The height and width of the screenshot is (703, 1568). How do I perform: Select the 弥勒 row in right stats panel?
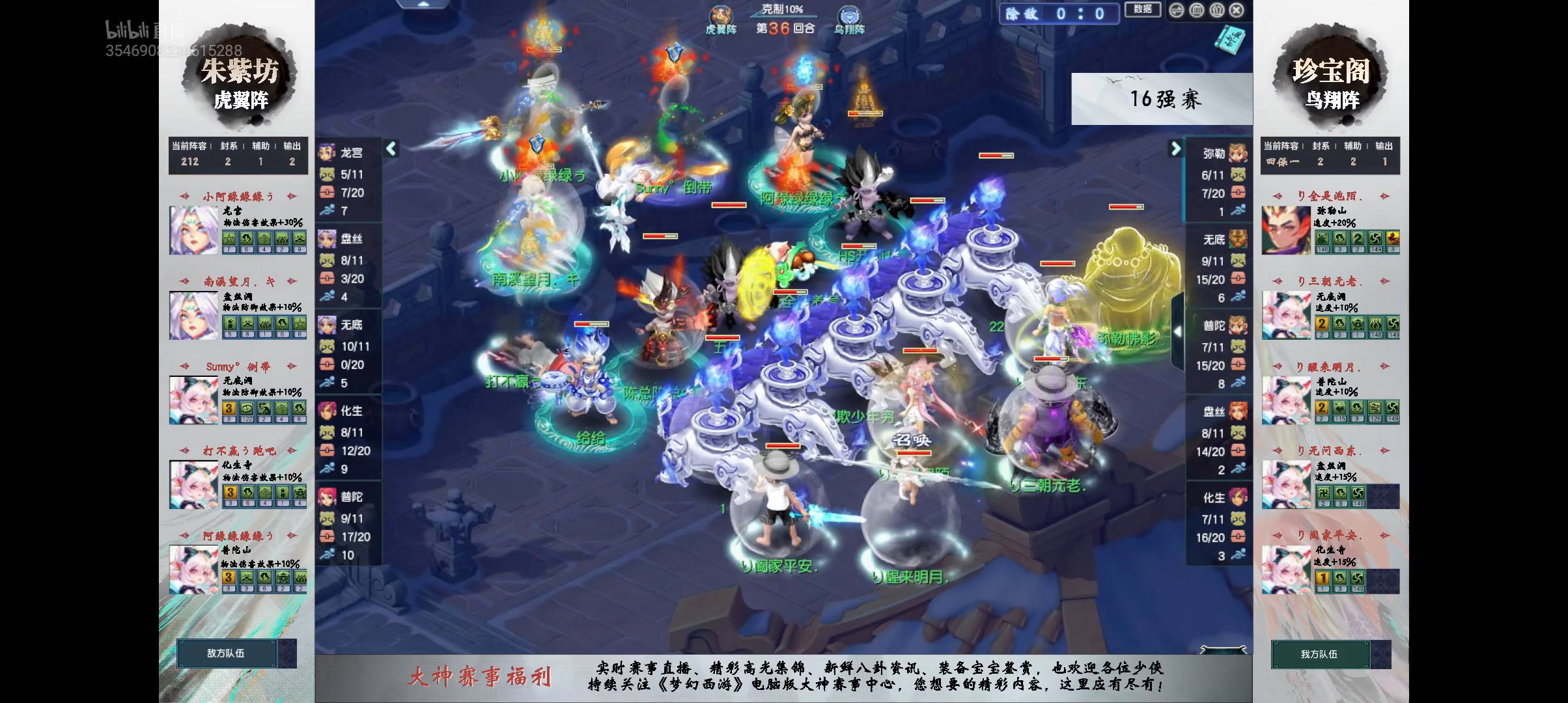tap(1218, 154)
